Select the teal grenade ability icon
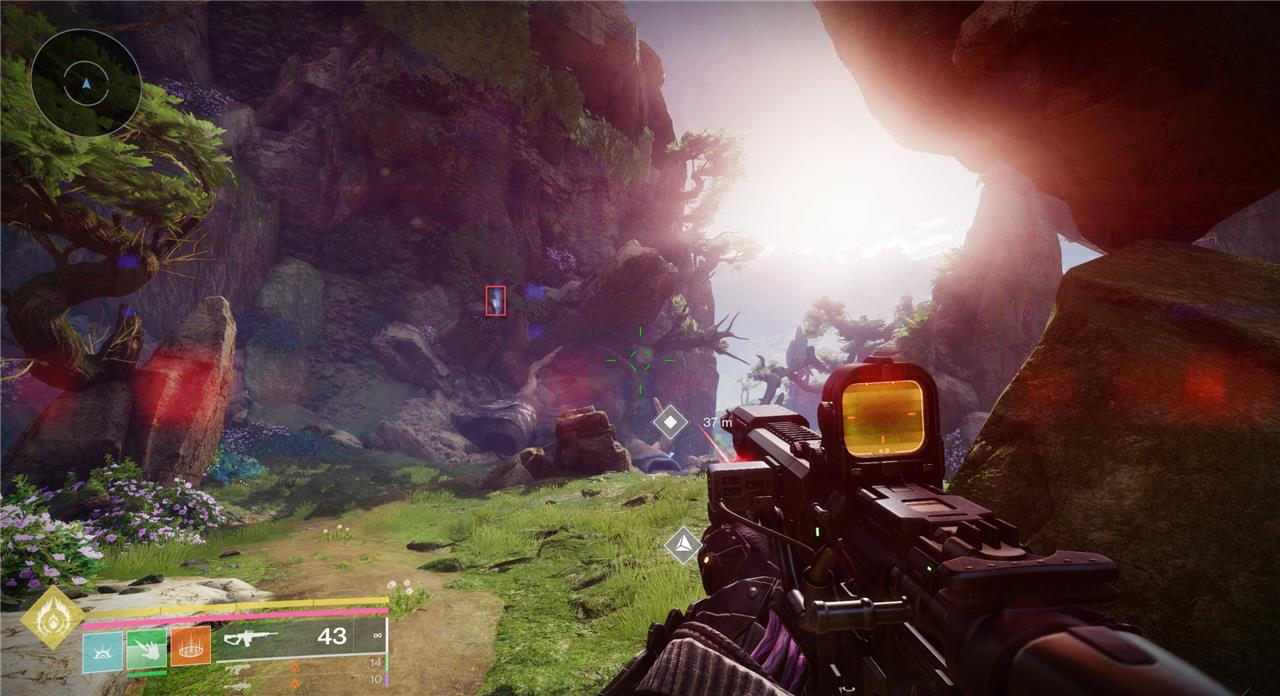Screen dimensions: 1280x696 click(103, 651)
